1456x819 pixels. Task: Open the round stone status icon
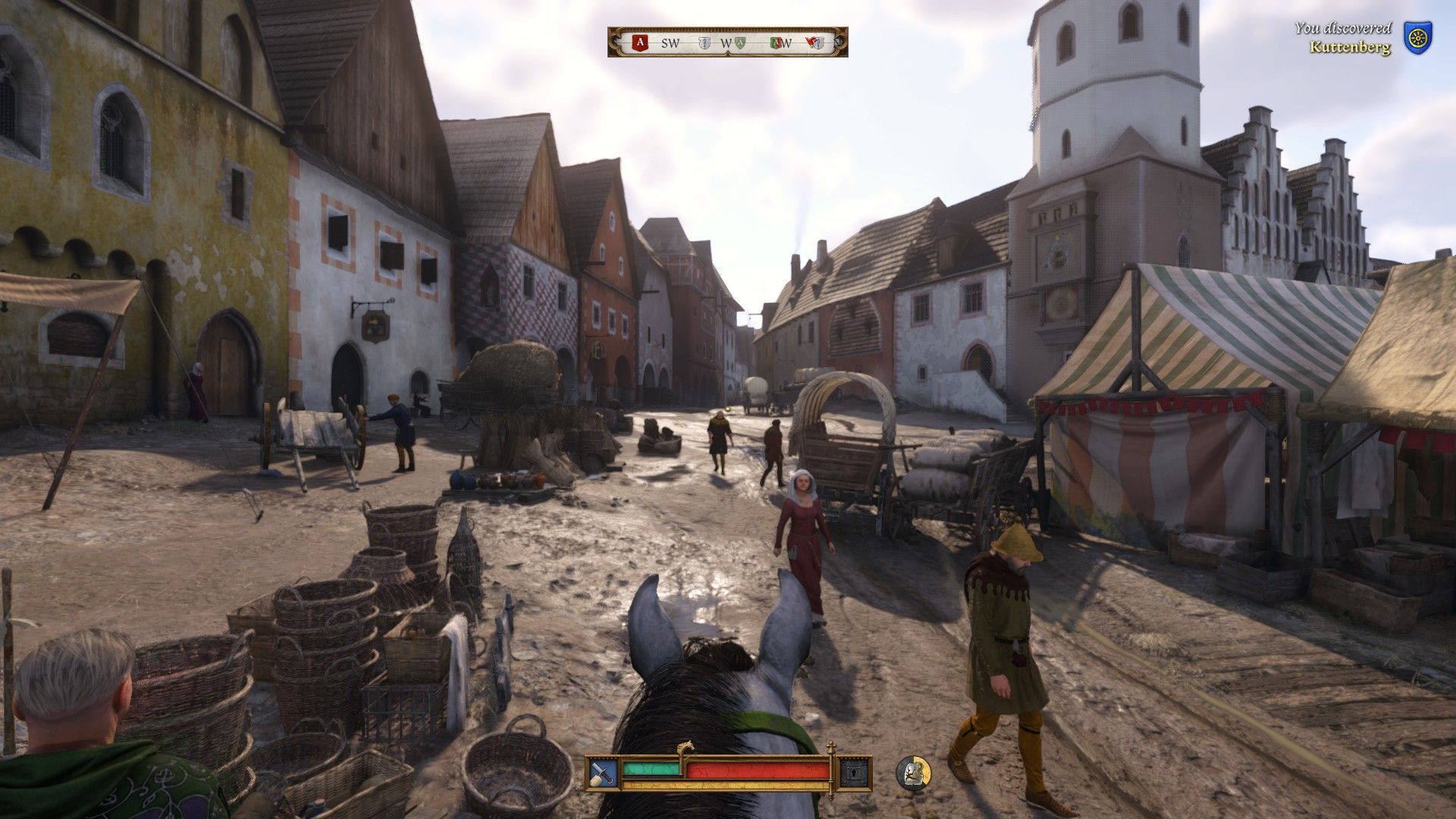[914, 772]
